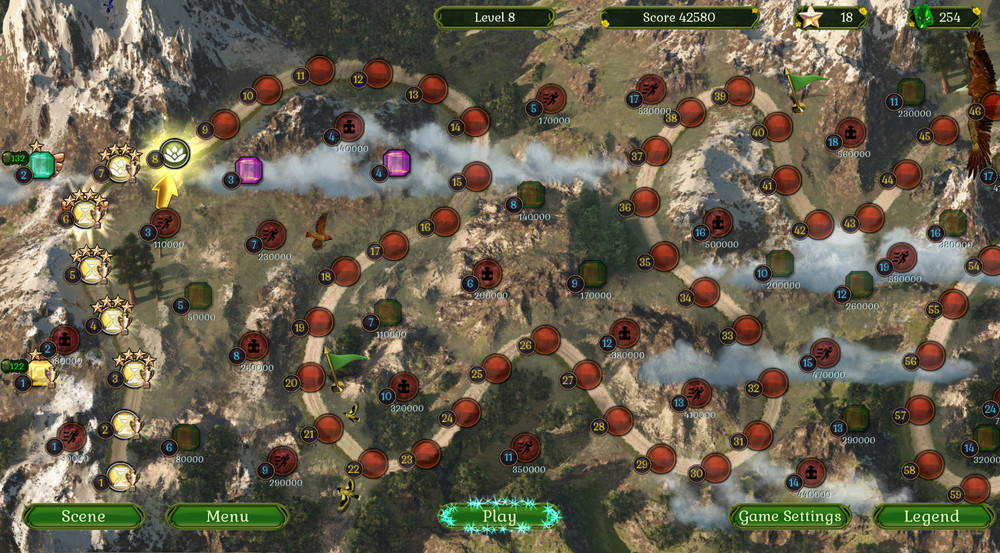Screen dimensions: 1000x553
Task: Open Game Settings
Action: point(790,516)
